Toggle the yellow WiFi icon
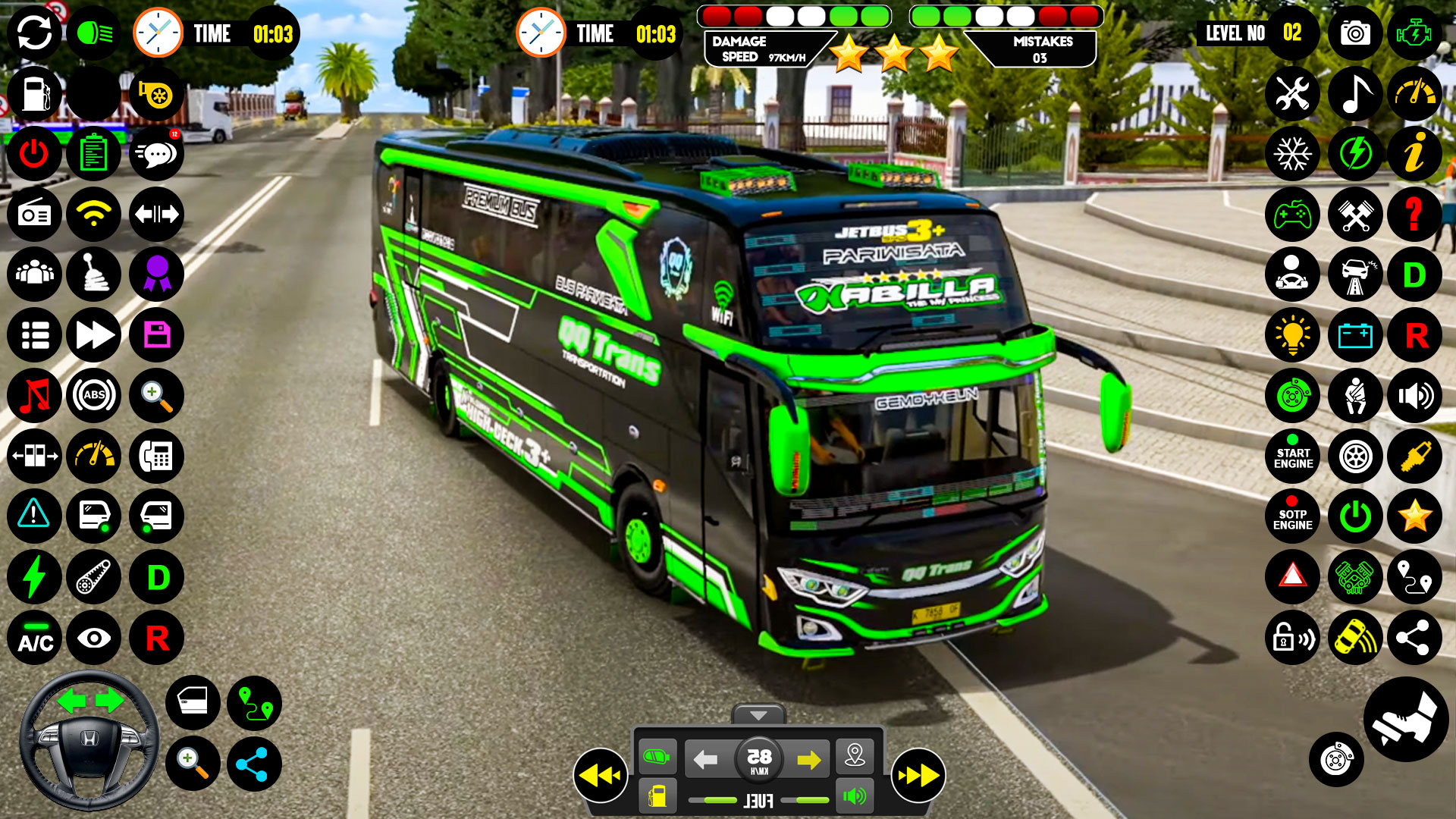 (x=94, y=215)
